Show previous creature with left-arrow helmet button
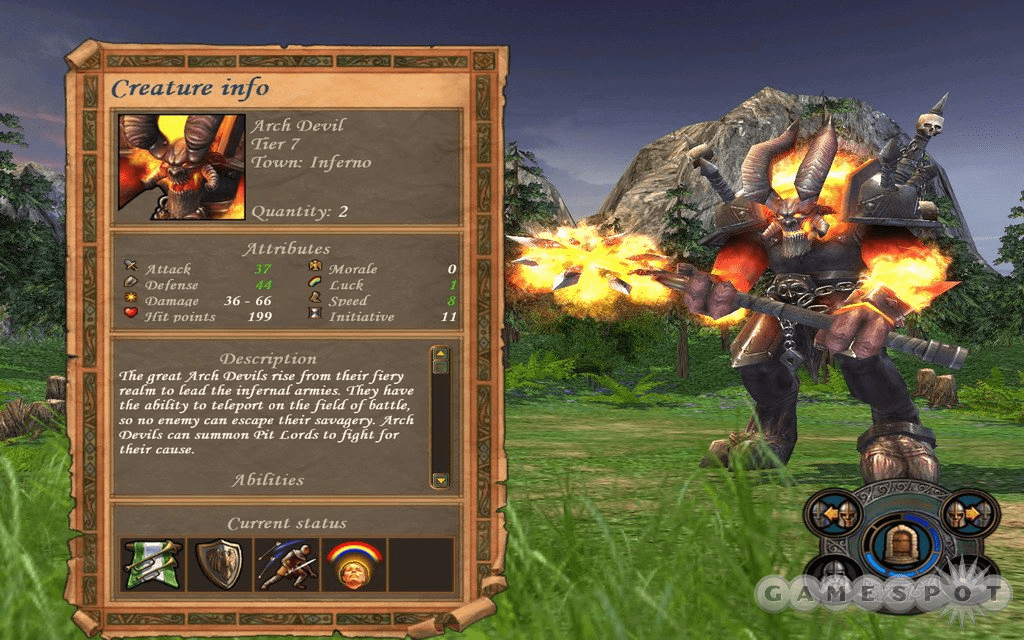 click(x=832, y=515)
